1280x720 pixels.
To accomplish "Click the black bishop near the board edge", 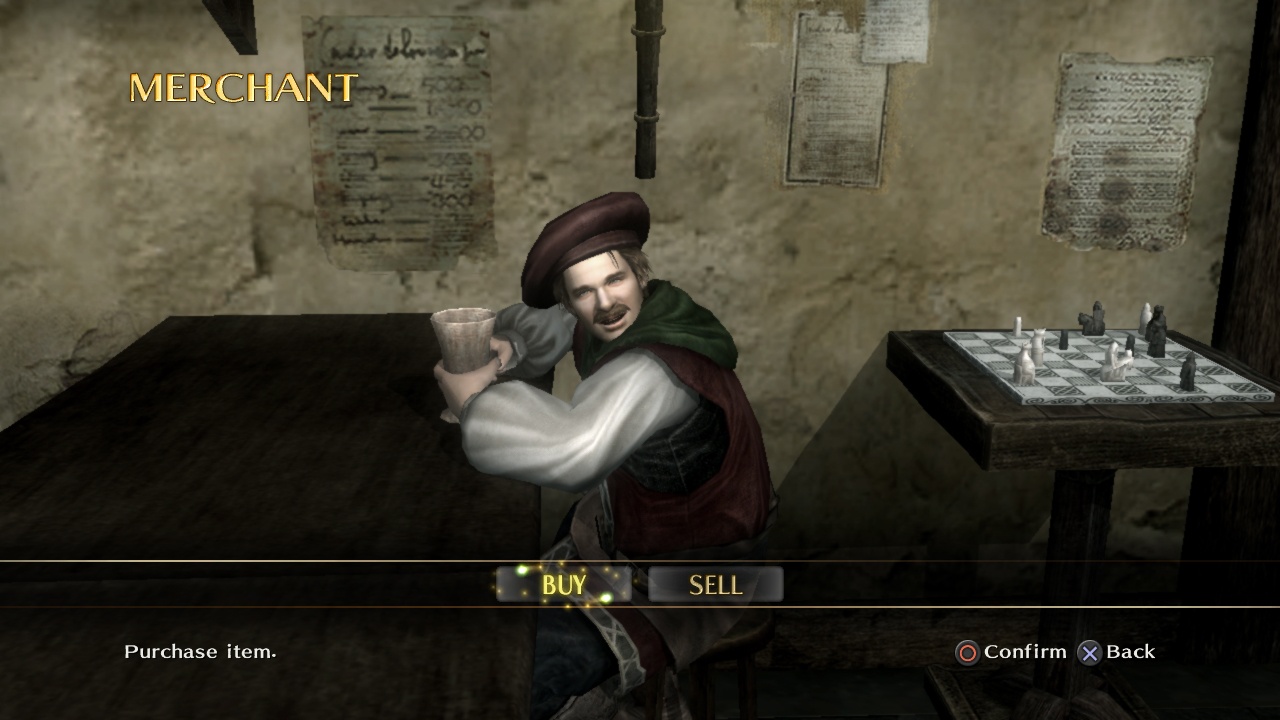I will coord(1188,372).
